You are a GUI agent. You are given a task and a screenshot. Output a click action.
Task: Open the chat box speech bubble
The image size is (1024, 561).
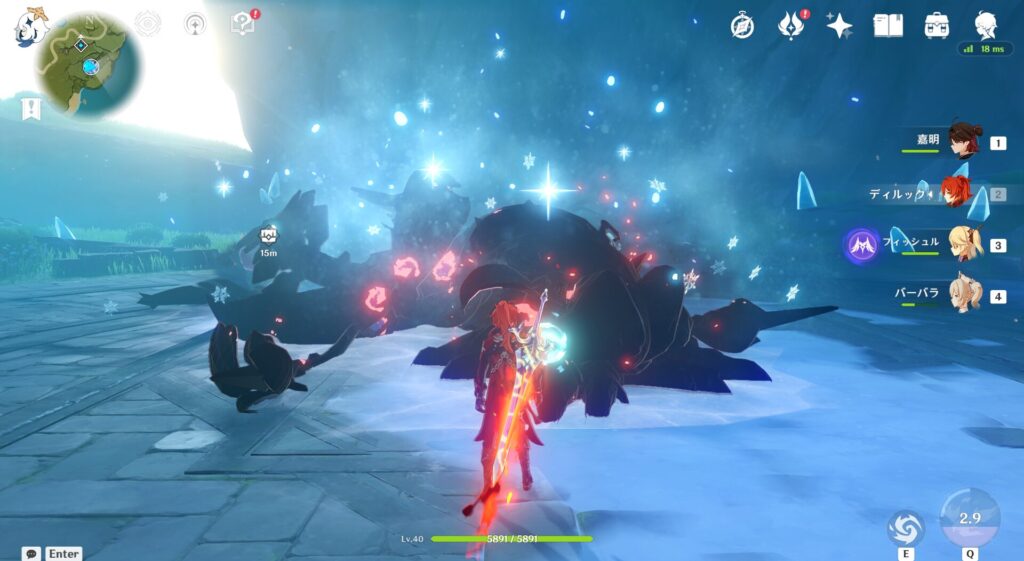pyautogui.click(x=32, y=553)
